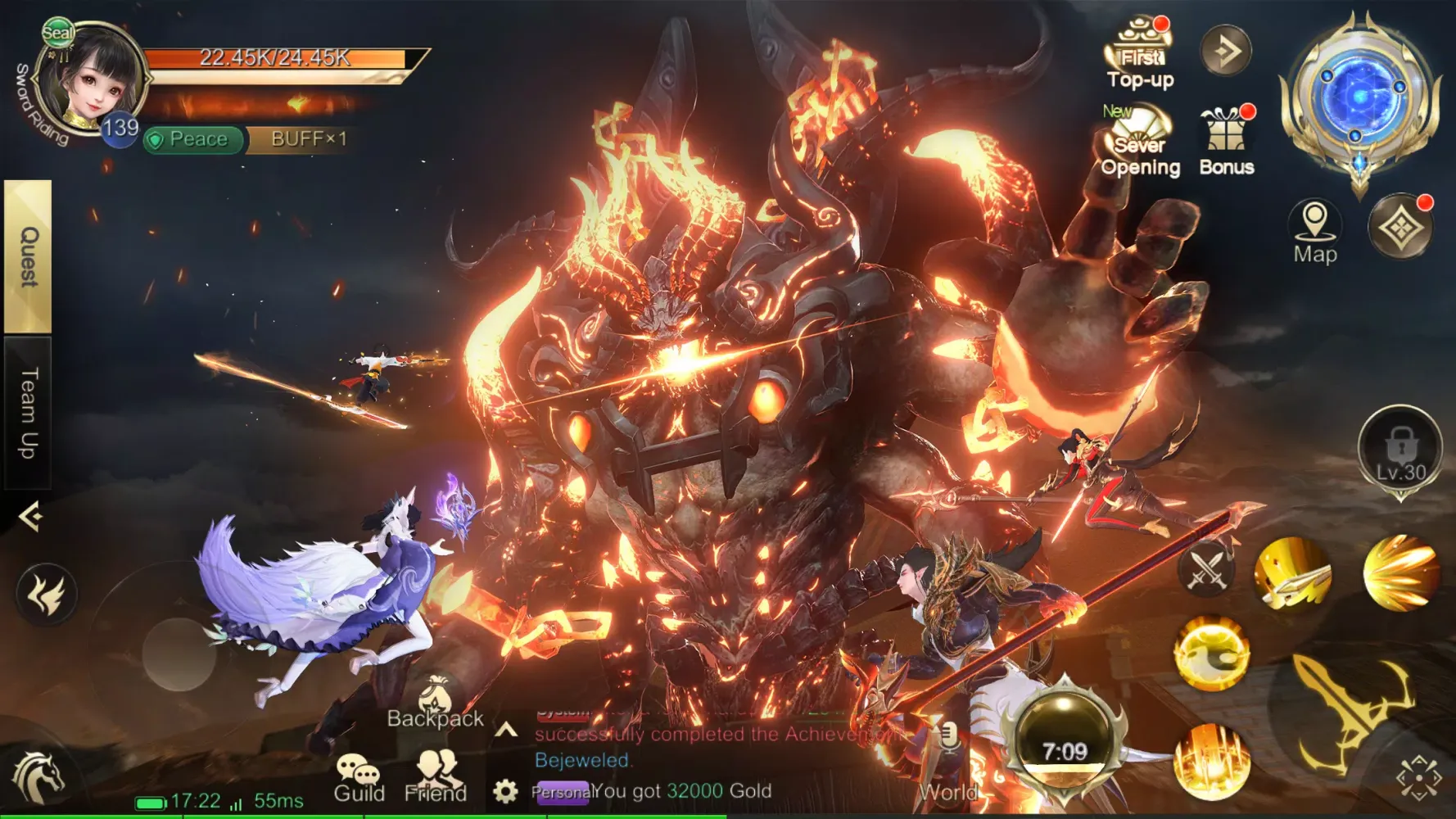Activate the yin-yang orb skill
Image resolution: width=1456 pixels, height=819 pixels.
pyautogui.click(x=1212, y=654)
